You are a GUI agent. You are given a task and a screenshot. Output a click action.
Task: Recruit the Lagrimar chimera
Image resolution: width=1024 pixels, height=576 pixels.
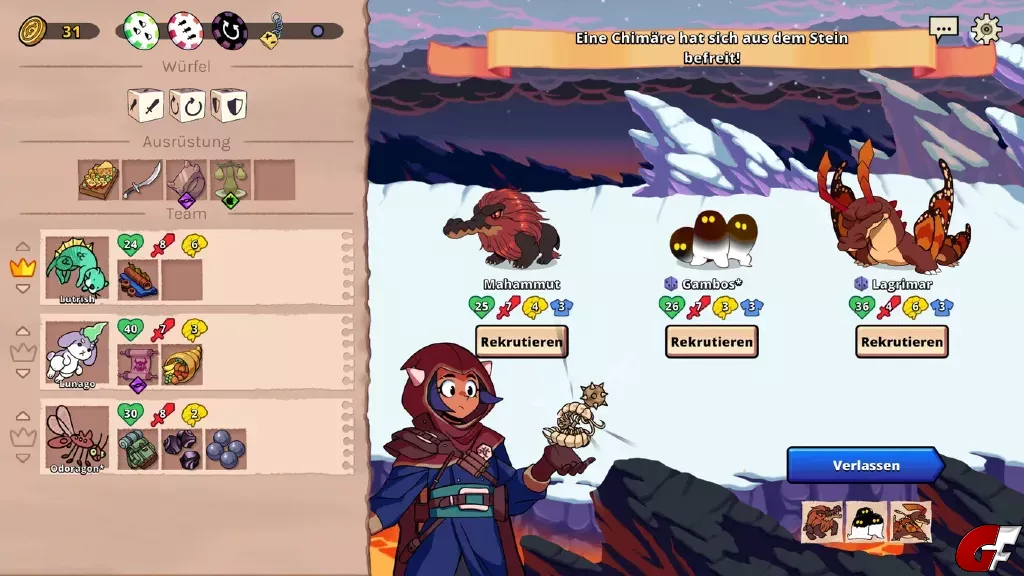click(901, 341)
